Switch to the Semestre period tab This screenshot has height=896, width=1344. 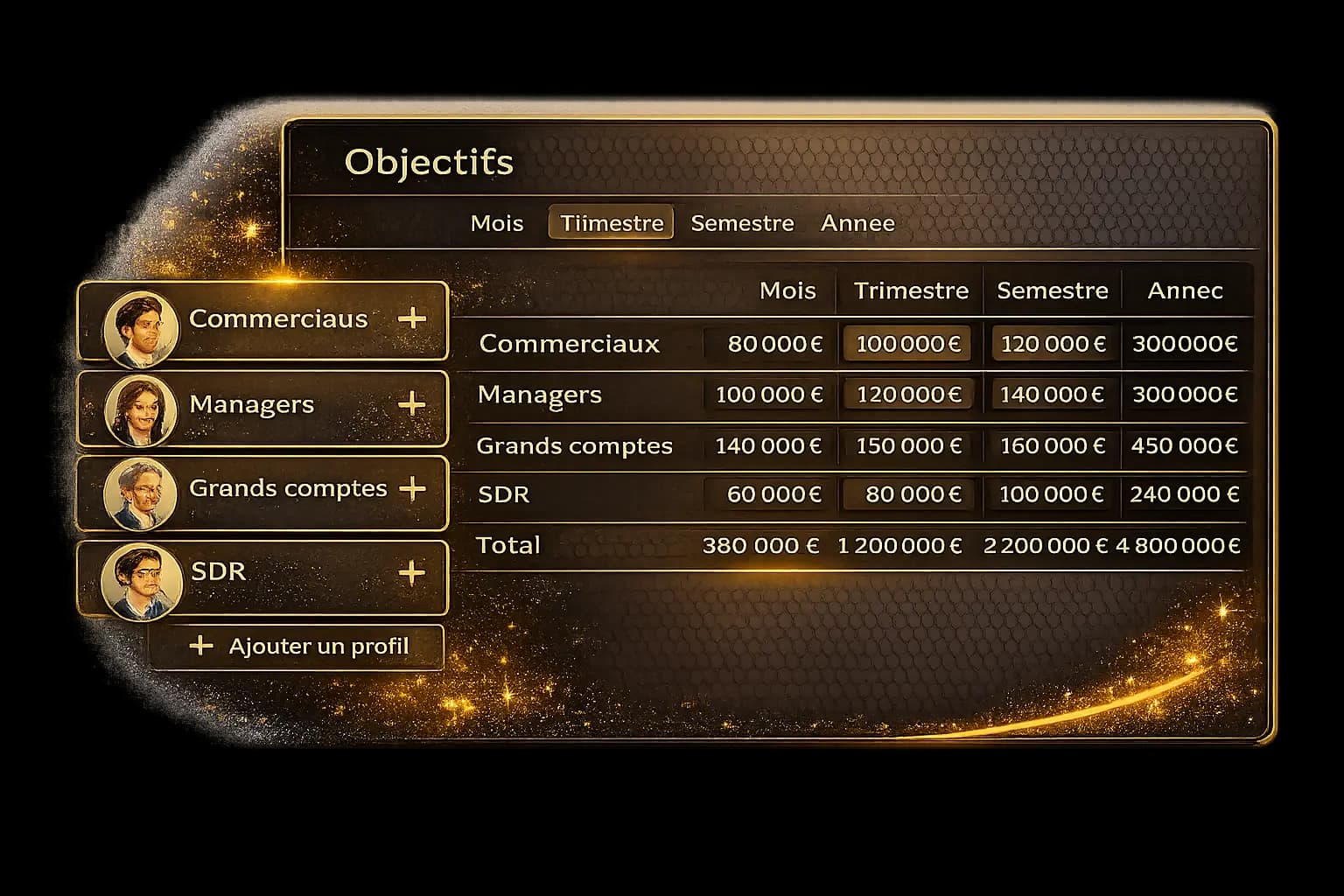click(x=742, y=223)
